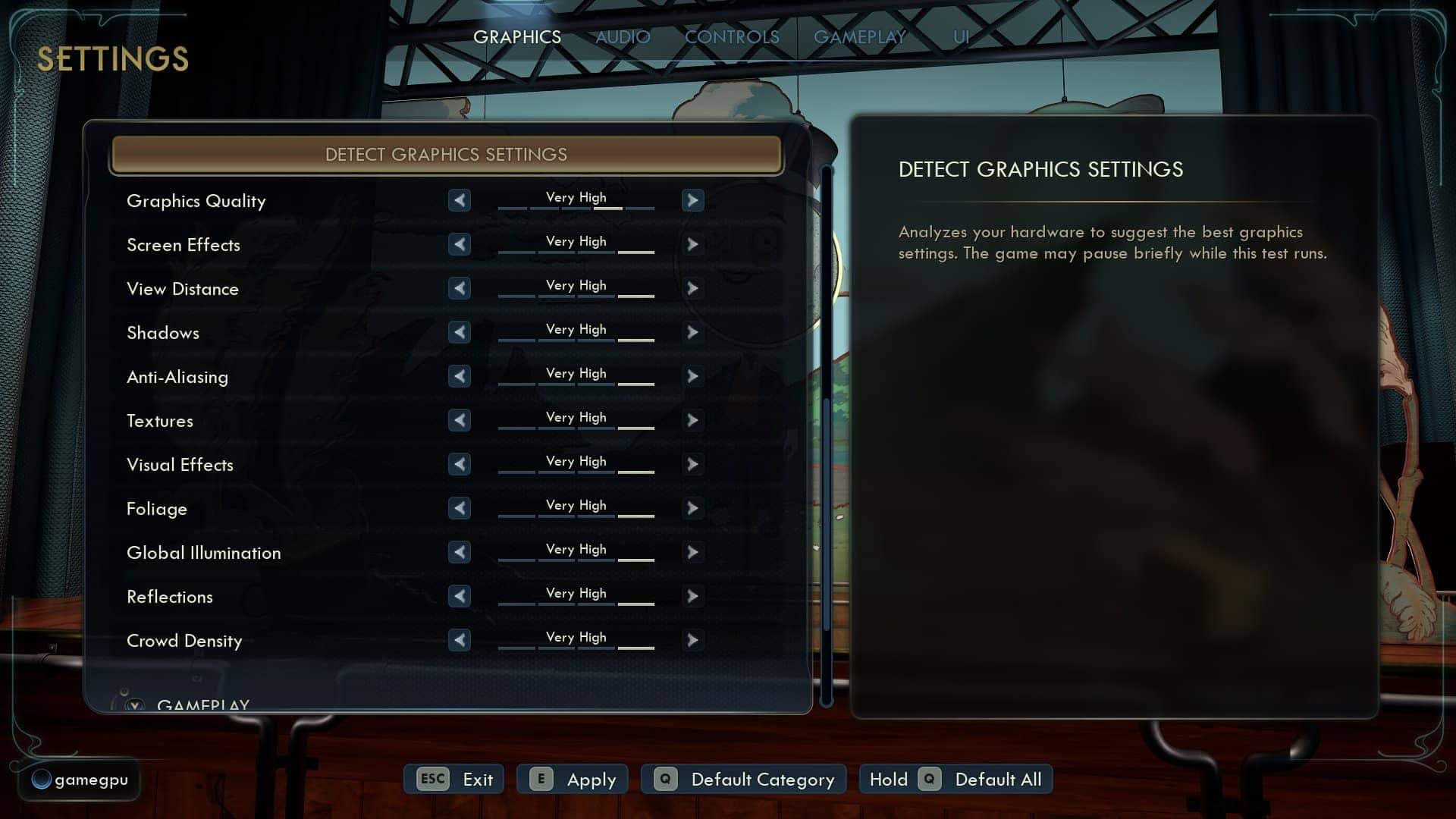
Task: Increase Textures quality with right arrow
Action: pyautogui.click(x=692, y=420)
